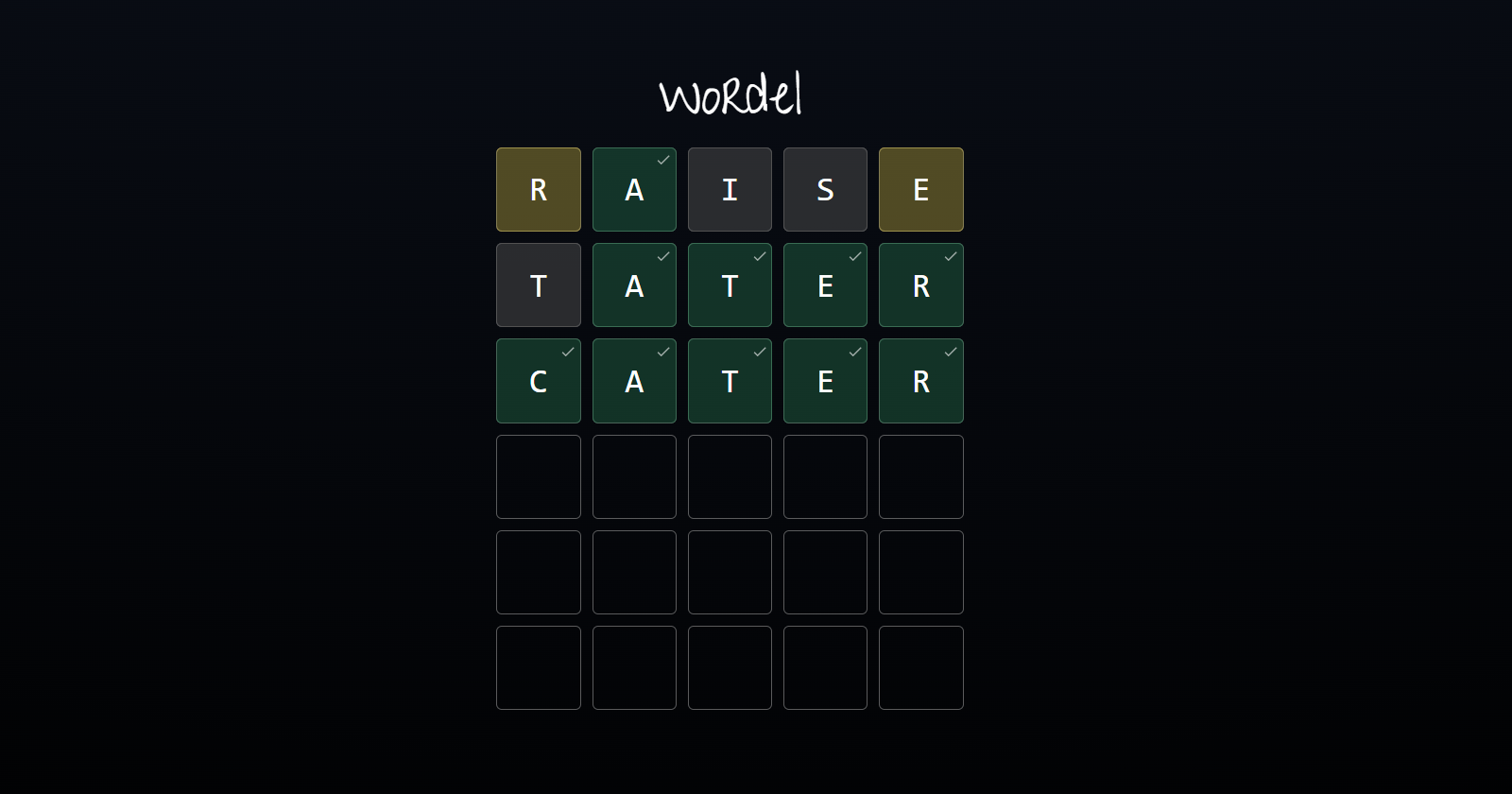Click the green A tile in RAISE
This screenshot has width=1512, height=794.
(x=633, y=190)
